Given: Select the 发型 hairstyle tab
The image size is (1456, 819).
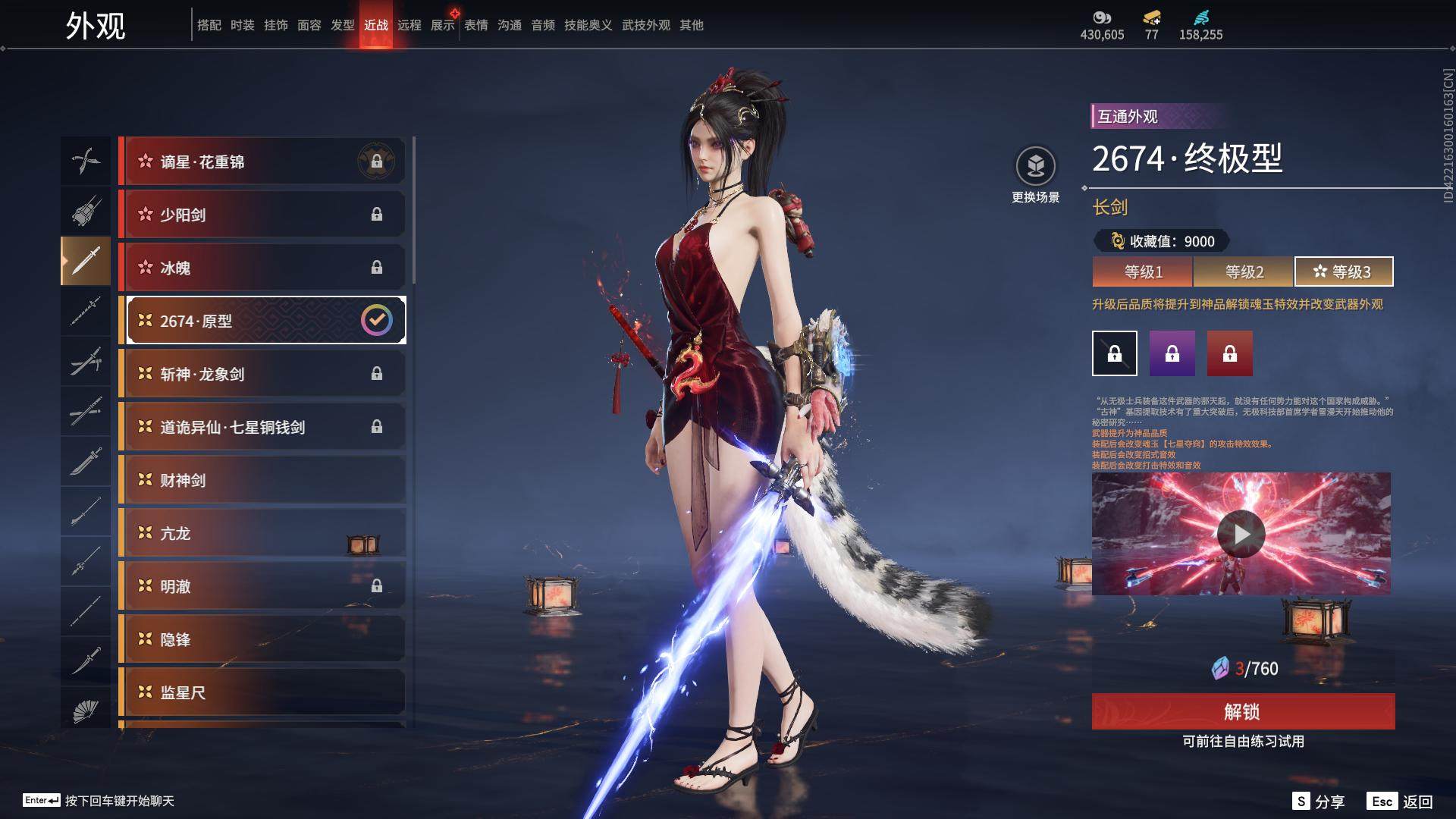Looking at the screenshot, I should pyautogui.click(x=343, y=25).
